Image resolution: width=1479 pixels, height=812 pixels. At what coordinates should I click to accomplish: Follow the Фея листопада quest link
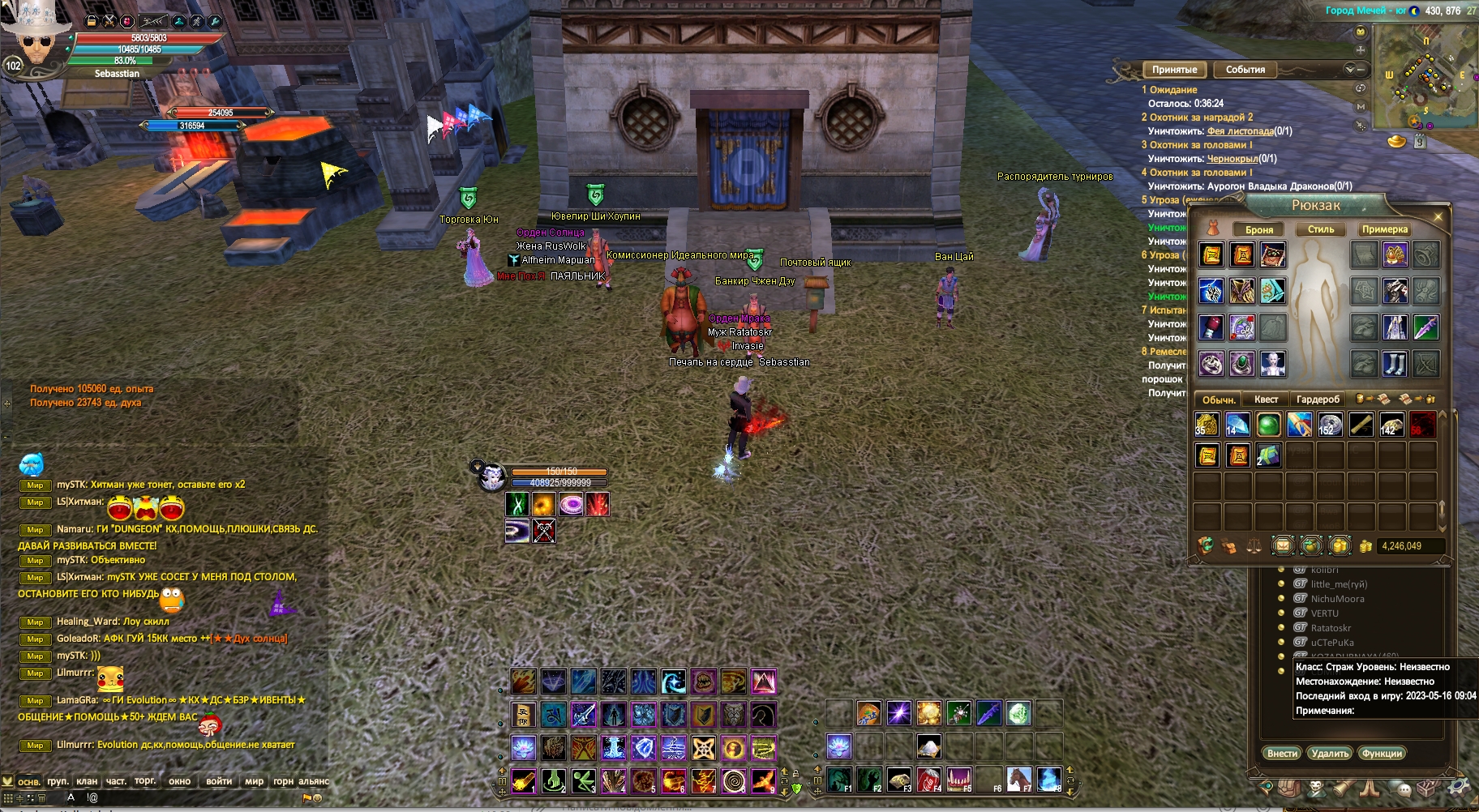[1240, 131]
